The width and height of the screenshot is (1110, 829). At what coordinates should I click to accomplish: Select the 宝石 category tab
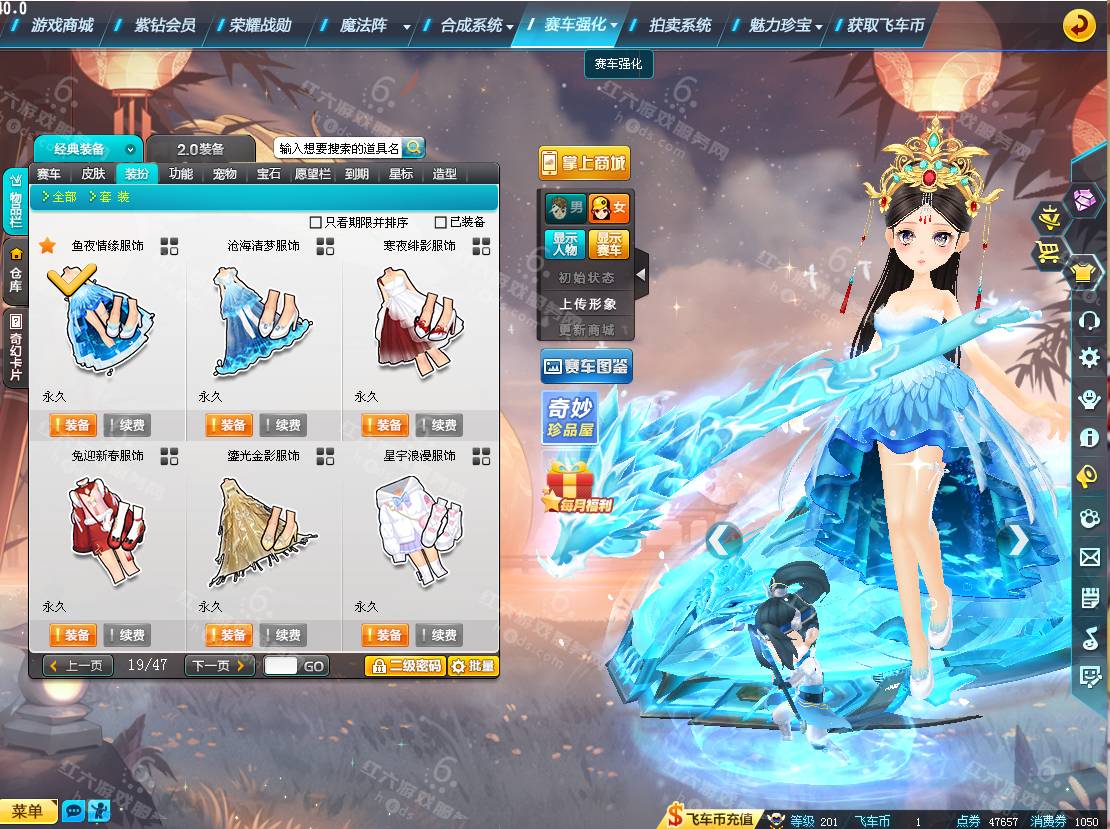tap(269, 174)
